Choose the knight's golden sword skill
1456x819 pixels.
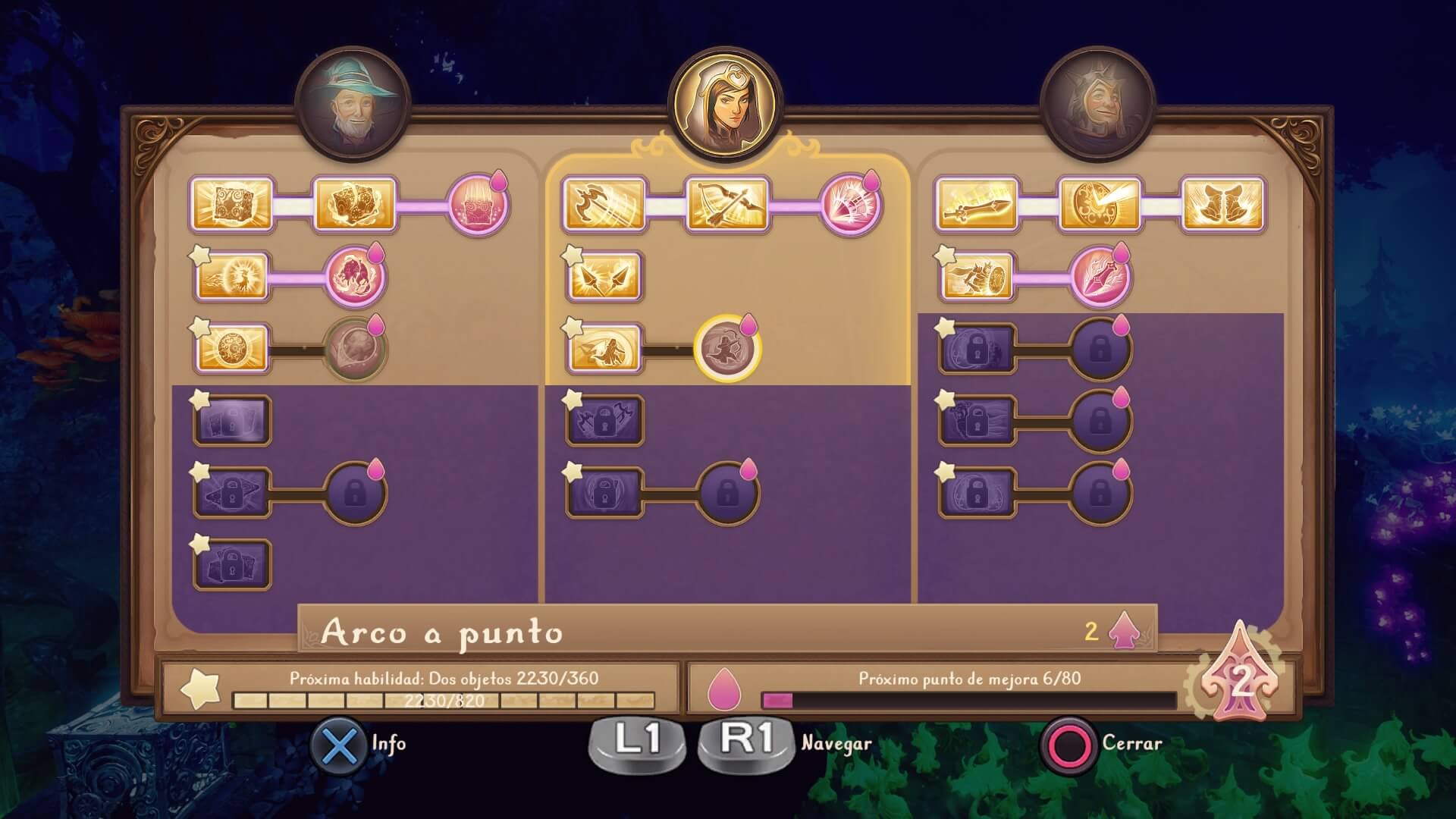[x=975, y=205]
